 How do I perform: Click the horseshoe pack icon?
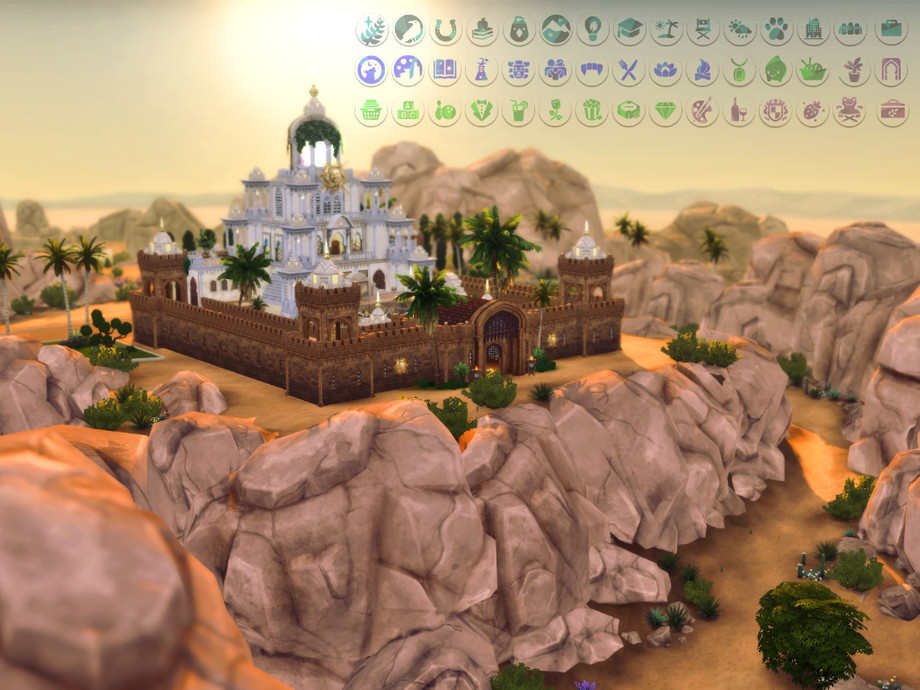pos(445,29)
